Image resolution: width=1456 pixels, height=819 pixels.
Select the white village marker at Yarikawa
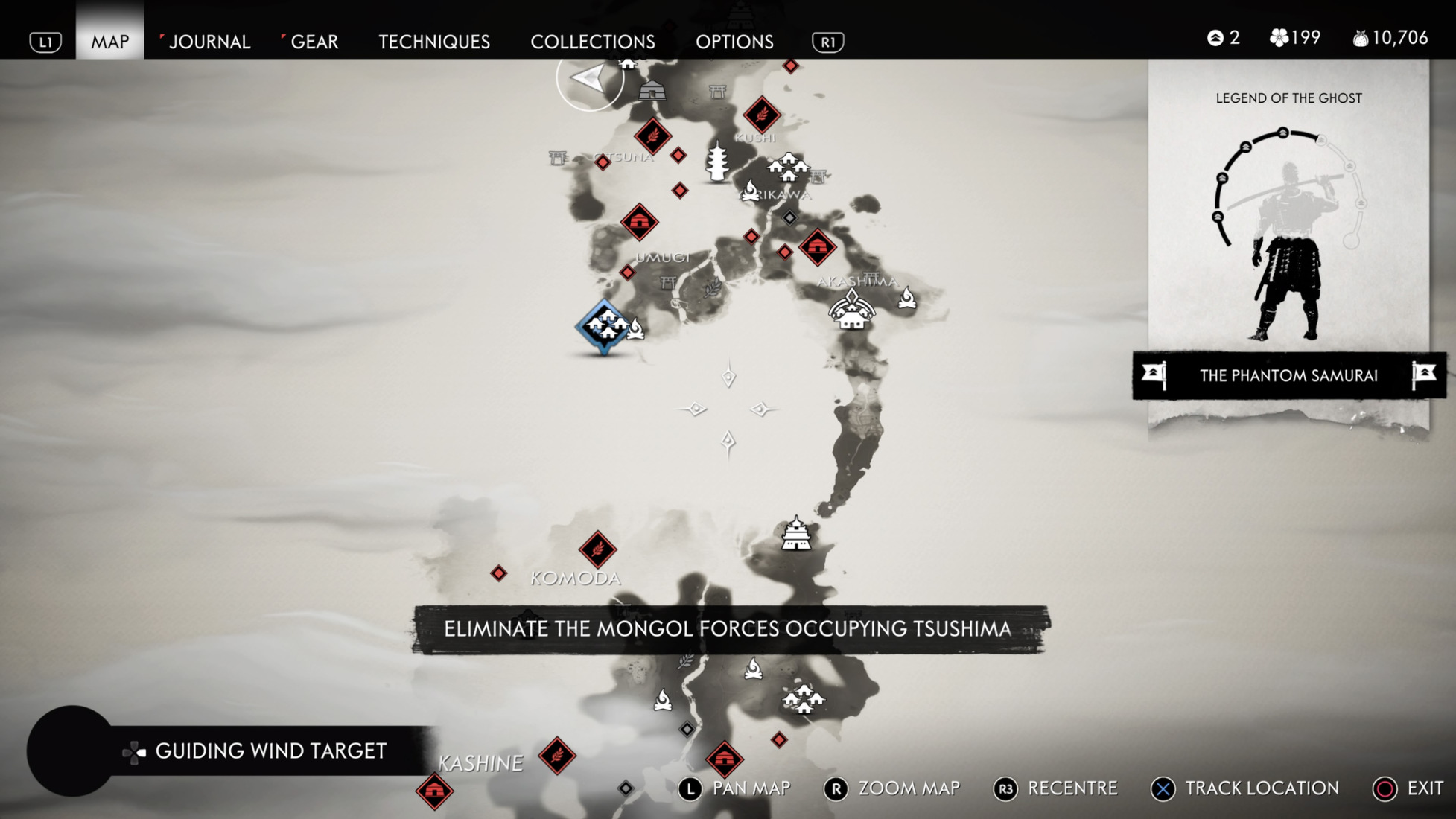pos(788,168)
